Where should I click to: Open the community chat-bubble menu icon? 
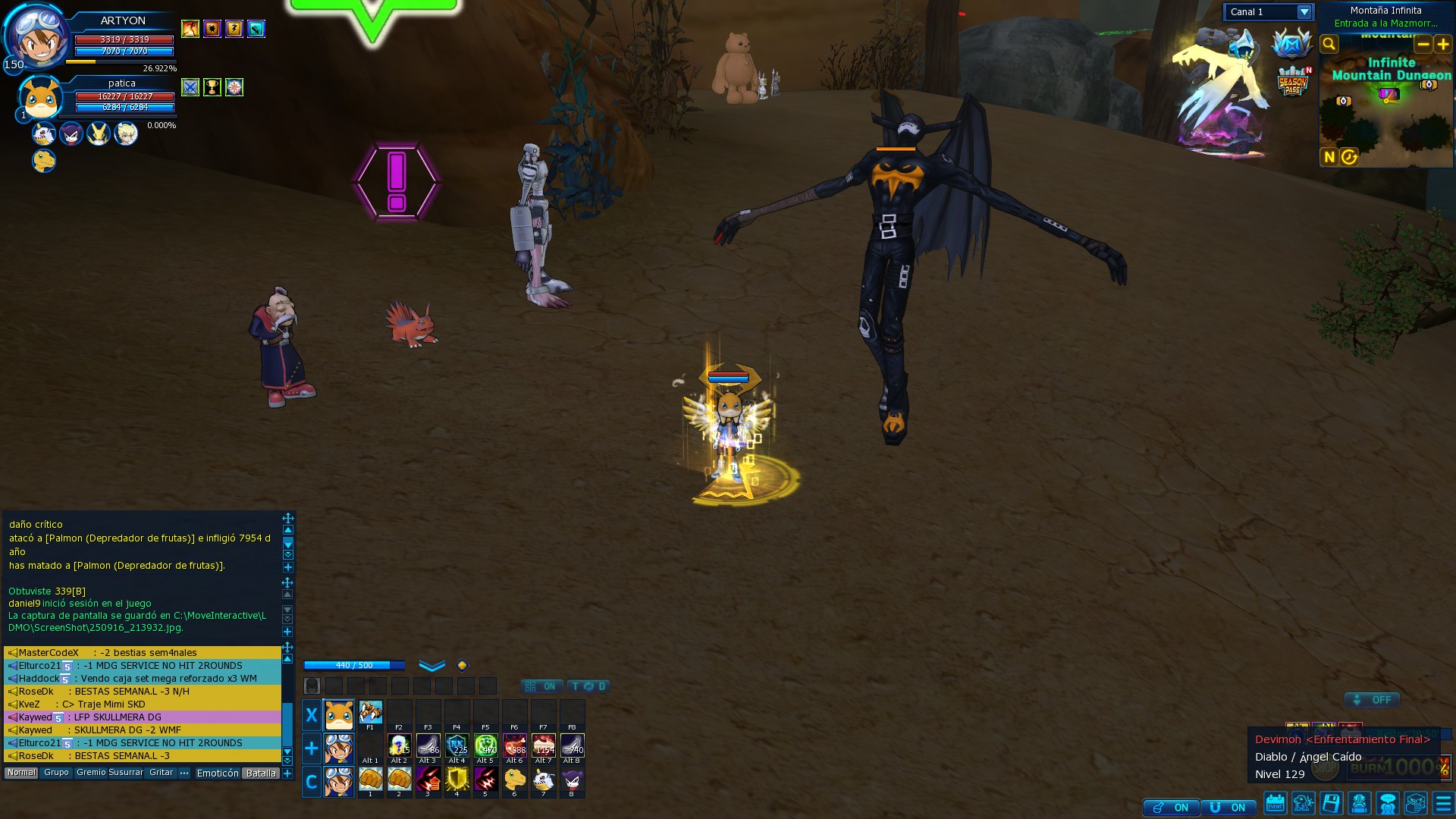click(1387, 804)
